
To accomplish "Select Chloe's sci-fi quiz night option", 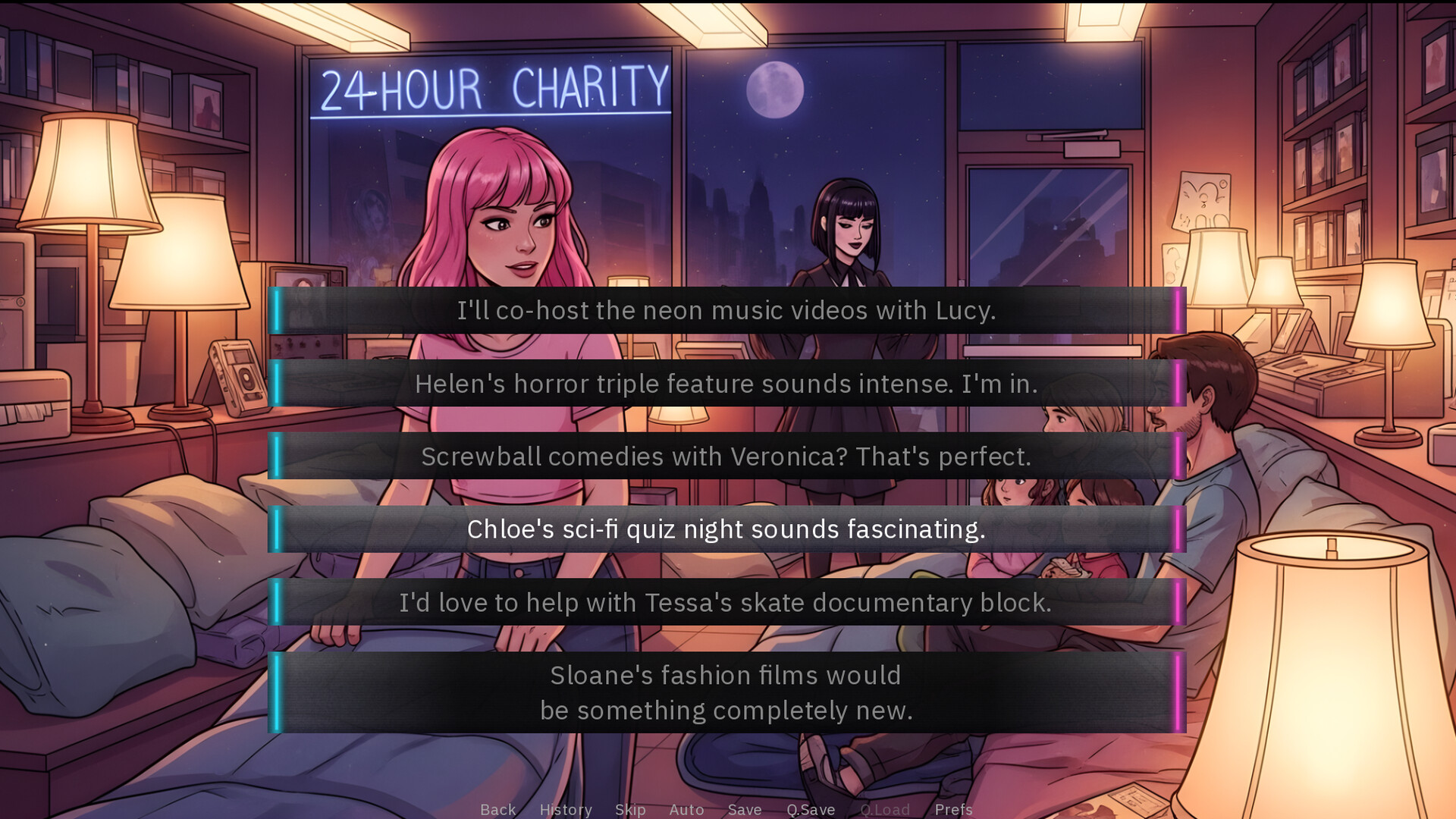I will [726, 529].
